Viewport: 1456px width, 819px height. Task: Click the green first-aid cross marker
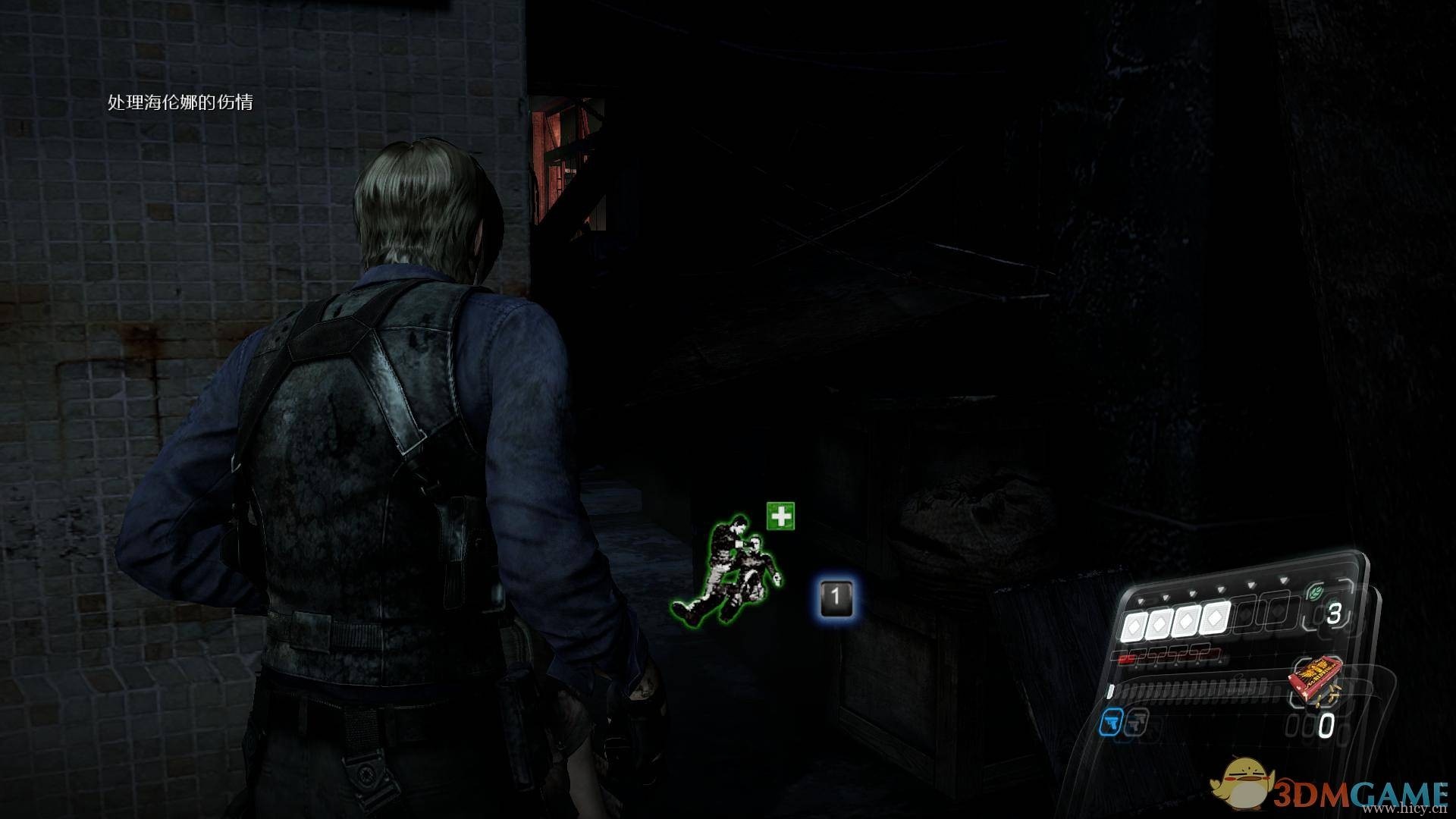click(x=780, y=516)
